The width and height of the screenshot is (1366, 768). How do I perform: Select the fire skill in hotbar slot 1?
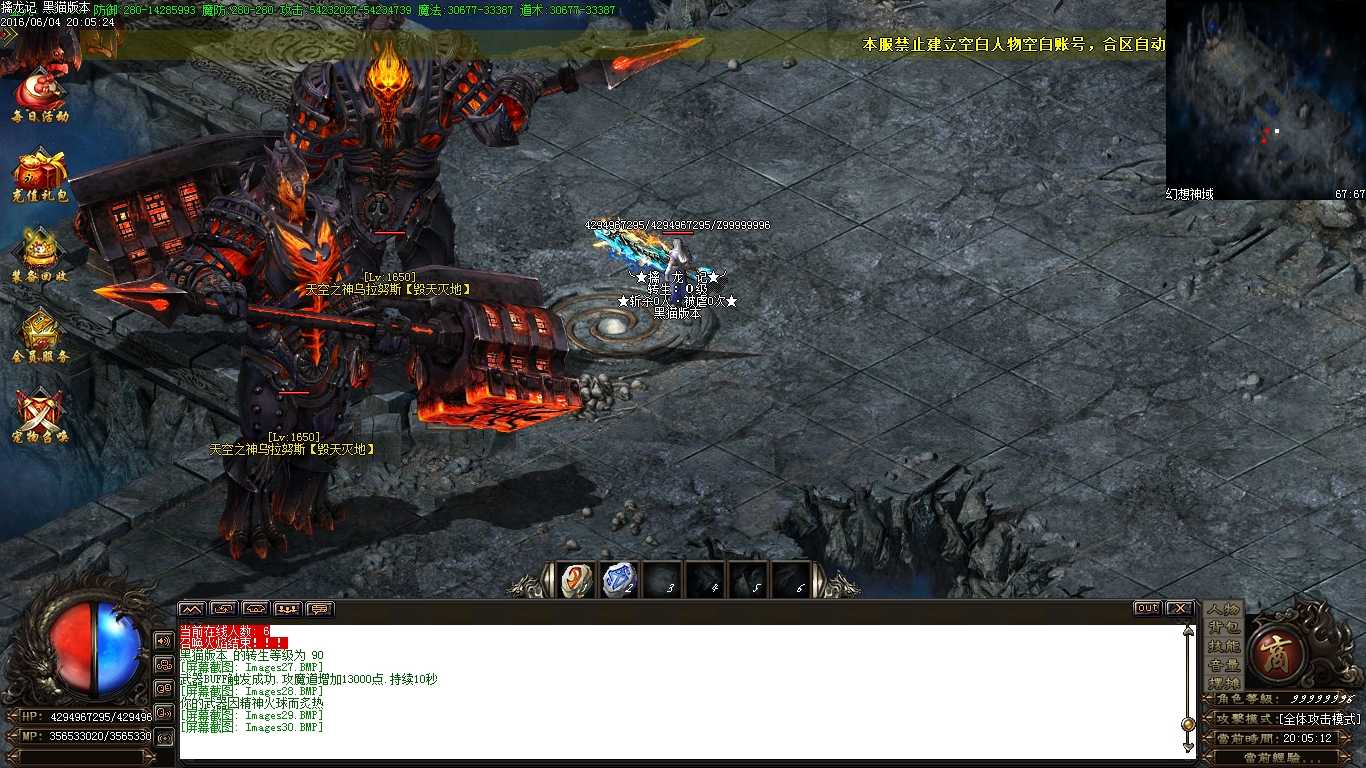574,579
